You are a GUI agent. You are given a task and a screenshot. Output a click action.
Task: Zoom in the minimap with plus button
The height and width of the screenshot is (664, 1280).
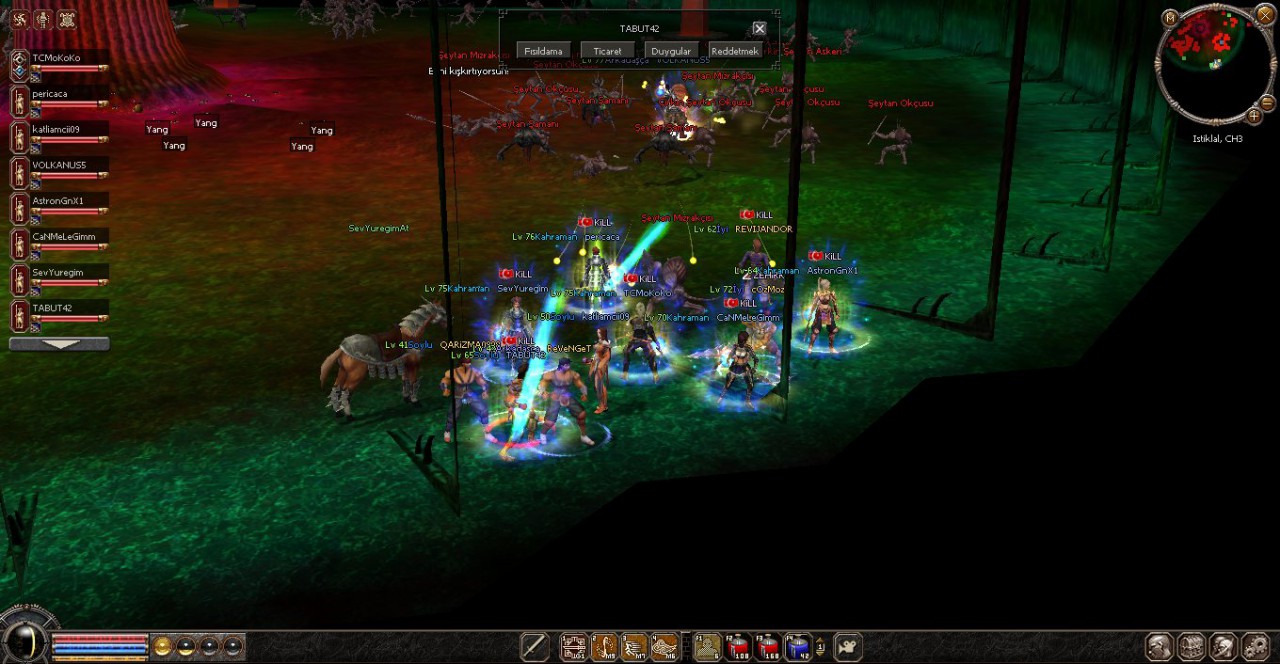point(1254,116)
